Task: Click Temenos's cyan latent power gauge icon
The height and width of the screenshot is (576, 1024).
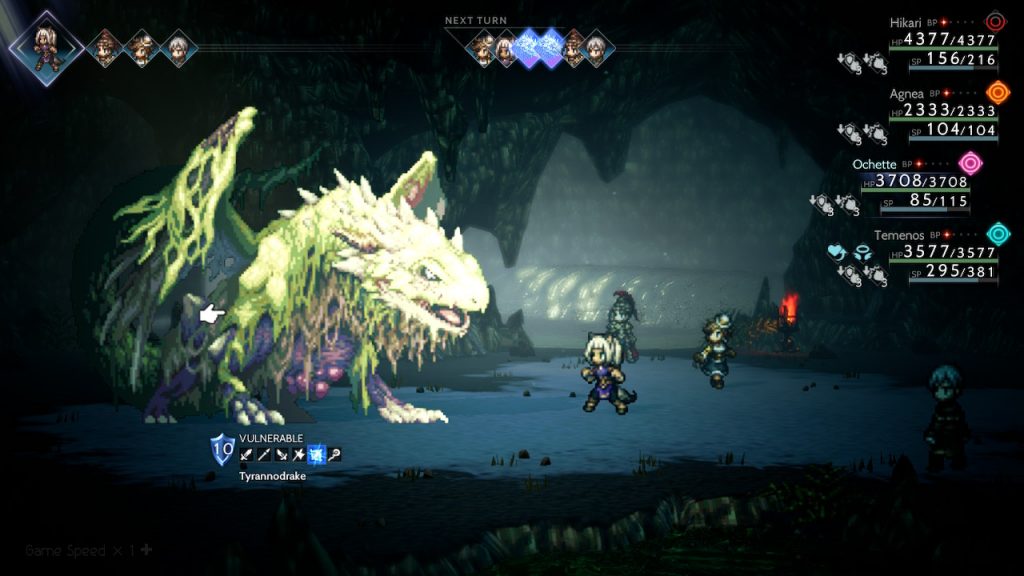Action: tap(998, 234)
